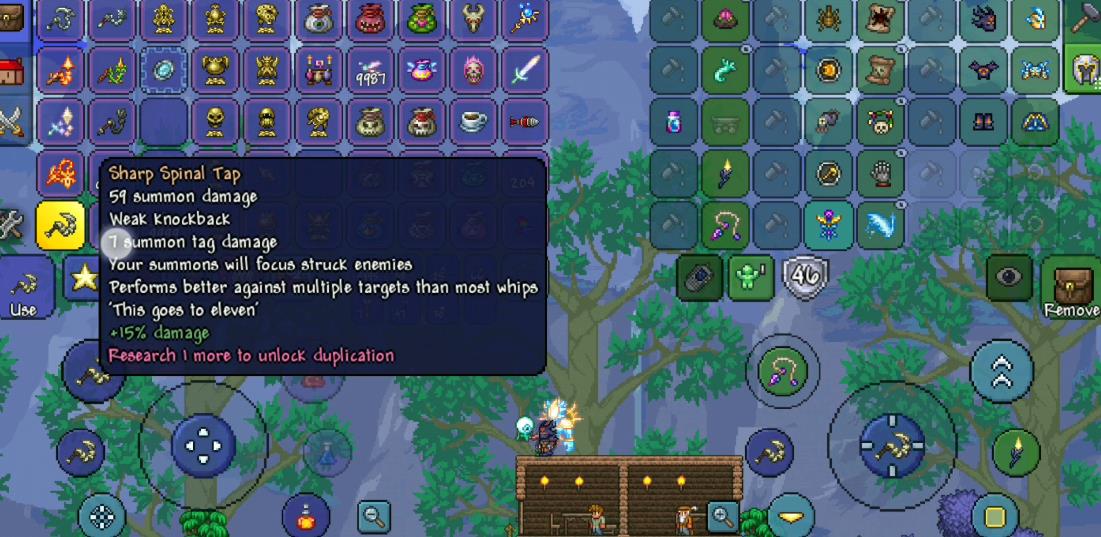Choose the jester skull accessory slot

[879, 123]
